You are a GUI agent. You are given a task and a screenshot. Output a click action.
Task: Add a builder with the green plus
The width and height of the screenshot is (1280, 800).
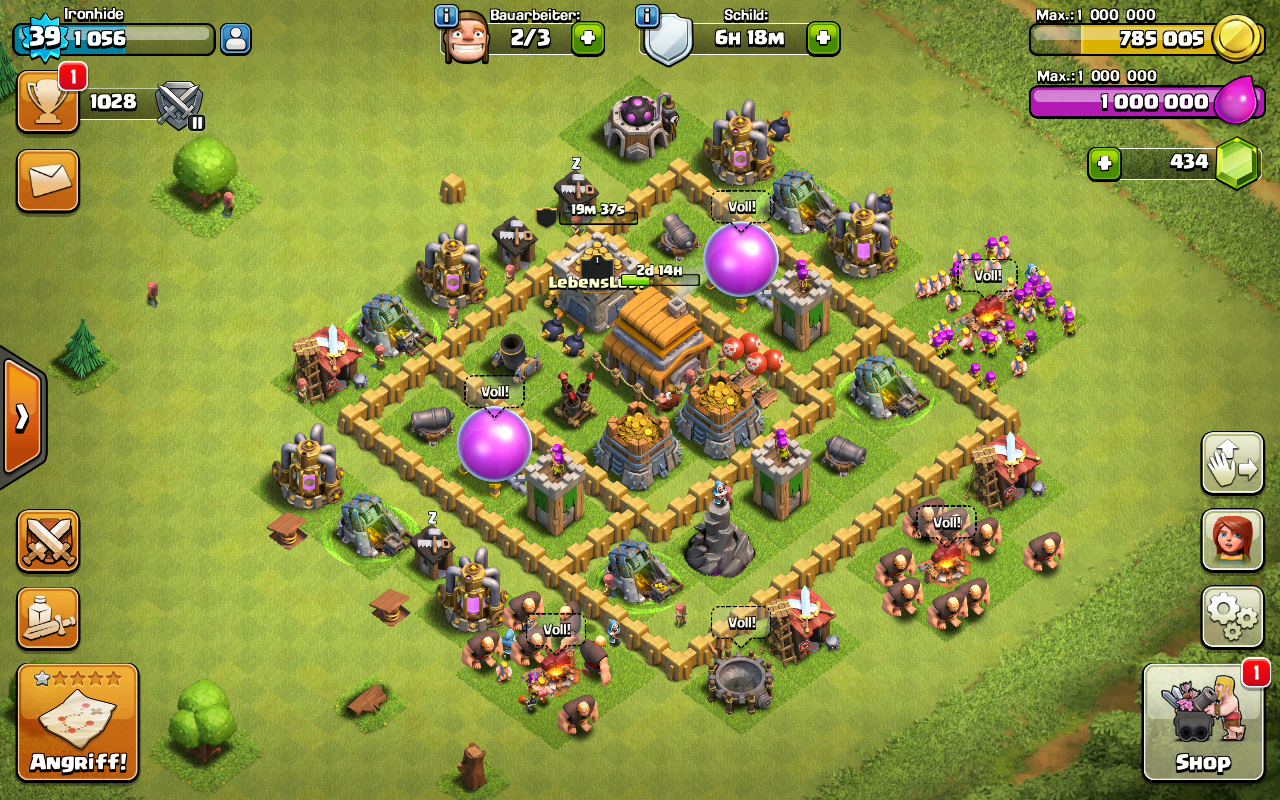pyautogui.click(x=588, y=39)
